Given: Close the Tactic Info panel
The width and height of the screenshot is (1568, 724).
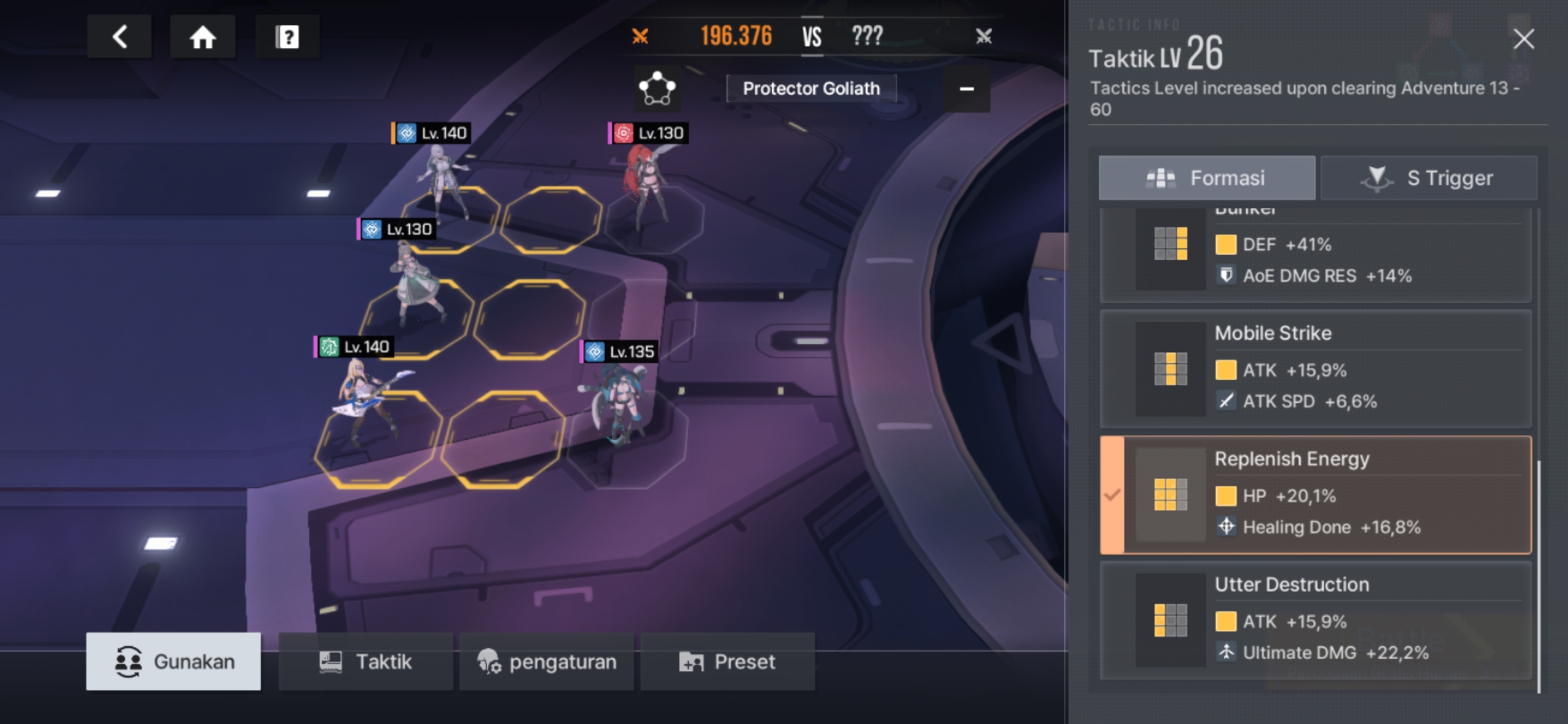Looking at the screenshot, I should (1523, 39).
